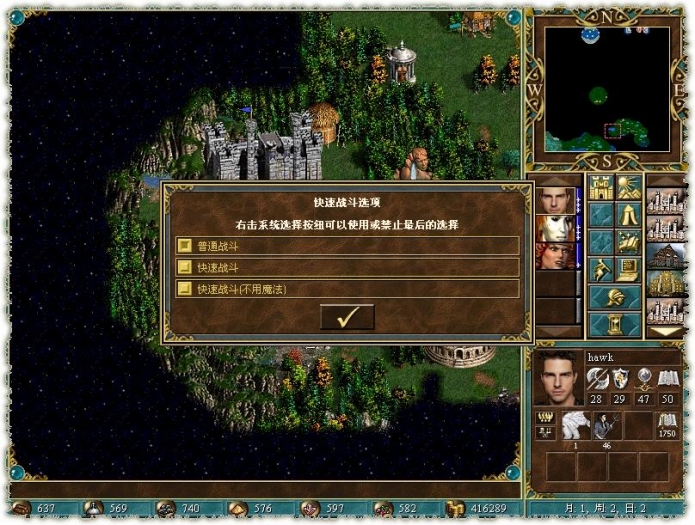Open the kingdom overview castle button
Image resolution: width=695 pixels, height=525 pixels.
(x=601, y=187)
